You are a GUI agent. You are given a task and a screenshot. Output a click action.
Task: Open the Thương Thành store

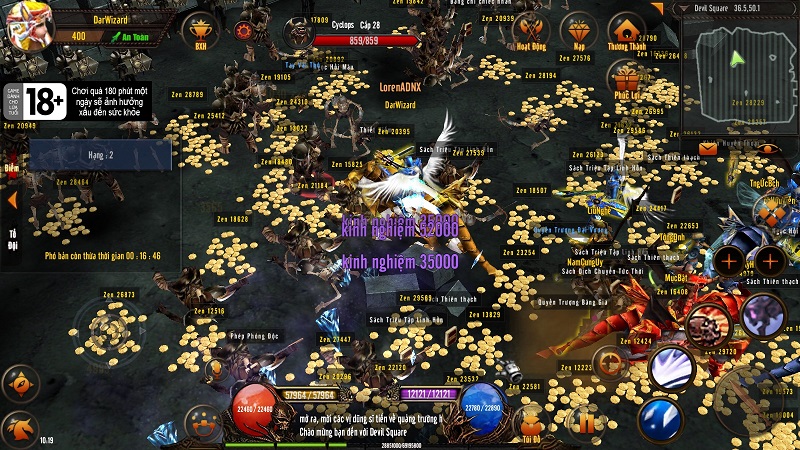(626, 27)
